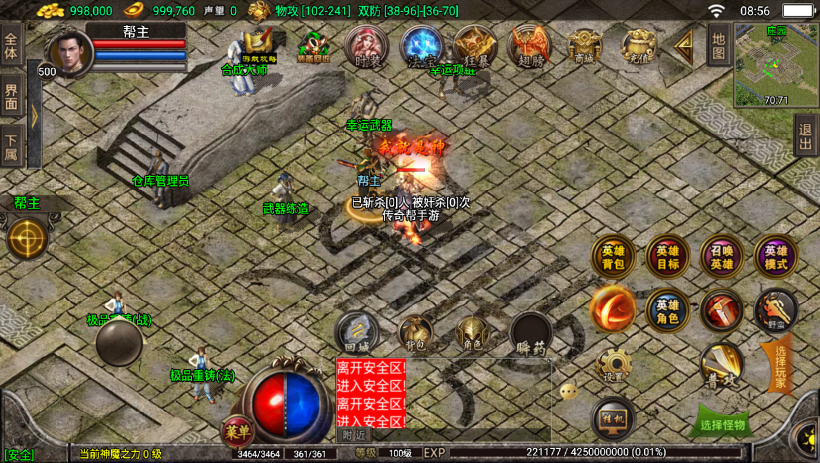Open the 英雄角色 hero character panel
The height and width of the screenshot is (463, 820).
click(x=667, y=311)
